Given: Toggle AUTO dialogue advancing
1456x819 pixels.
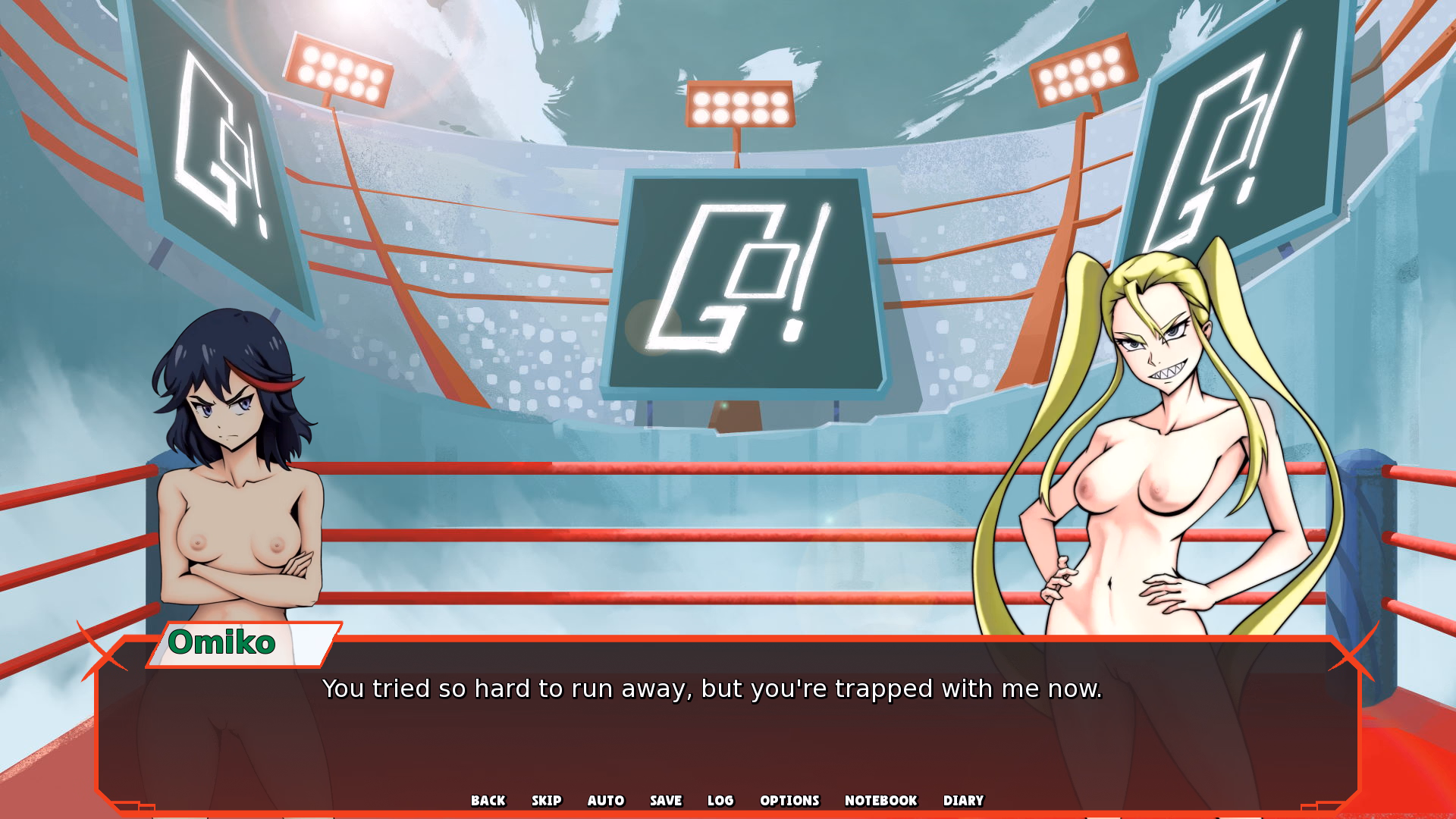Looking at the screenshot, I should (x=605, y=800).
